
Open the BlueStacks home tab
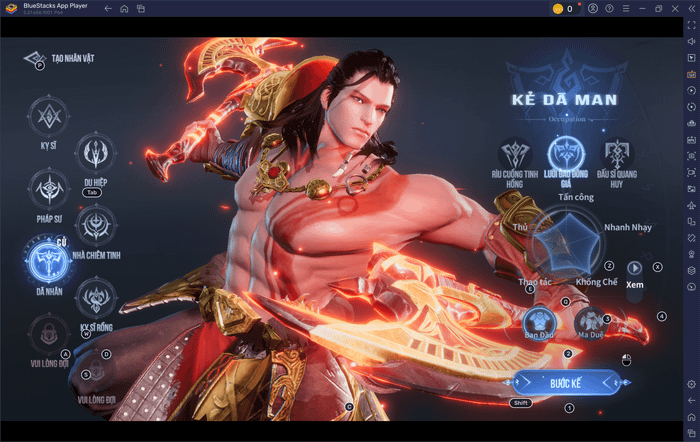click(x=124, y=9)
